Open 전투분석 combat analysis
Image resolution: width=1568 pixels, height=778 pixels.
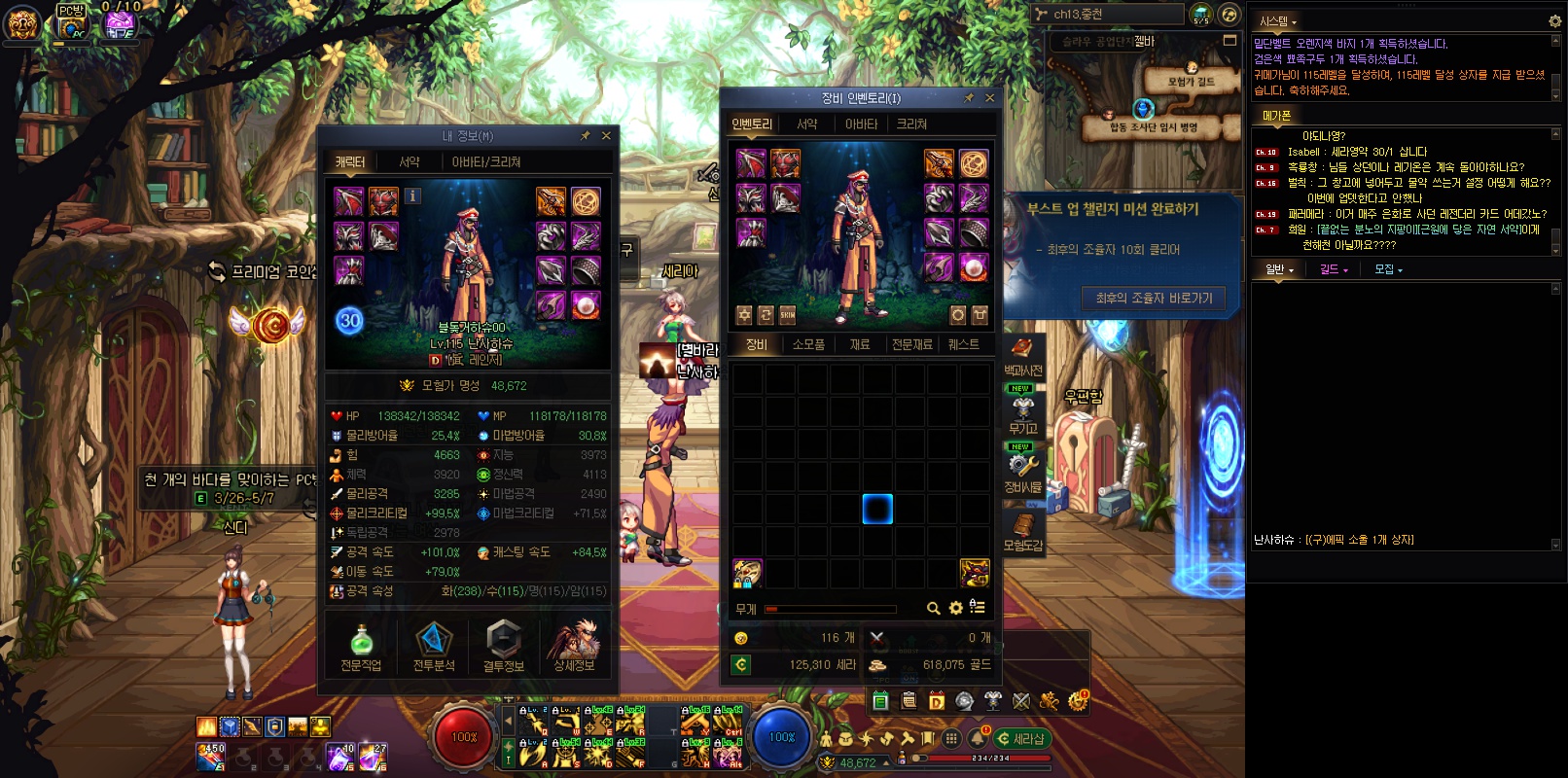pos(434,648)
